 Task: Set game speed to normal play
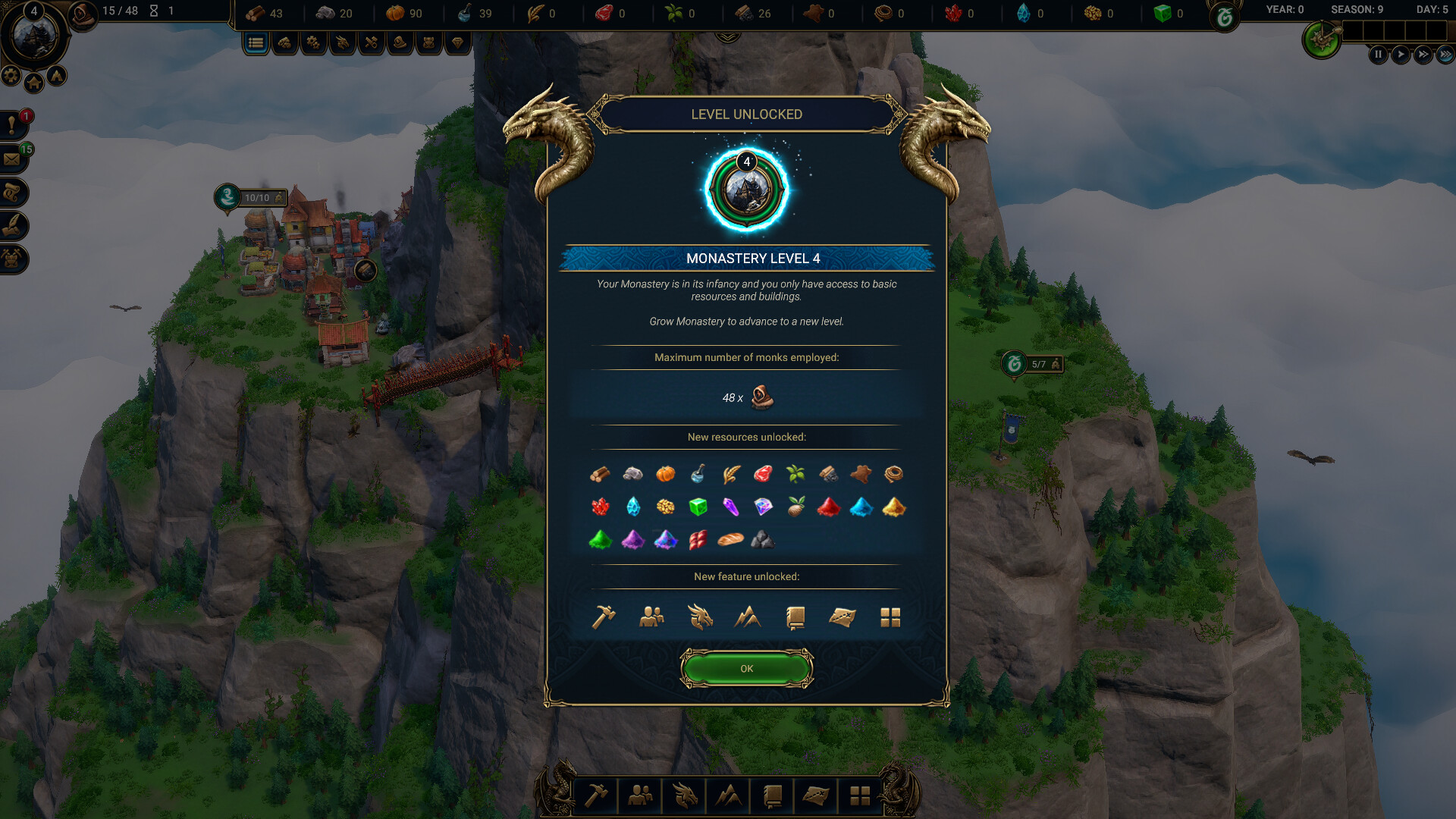click(x=1401, y=55)
